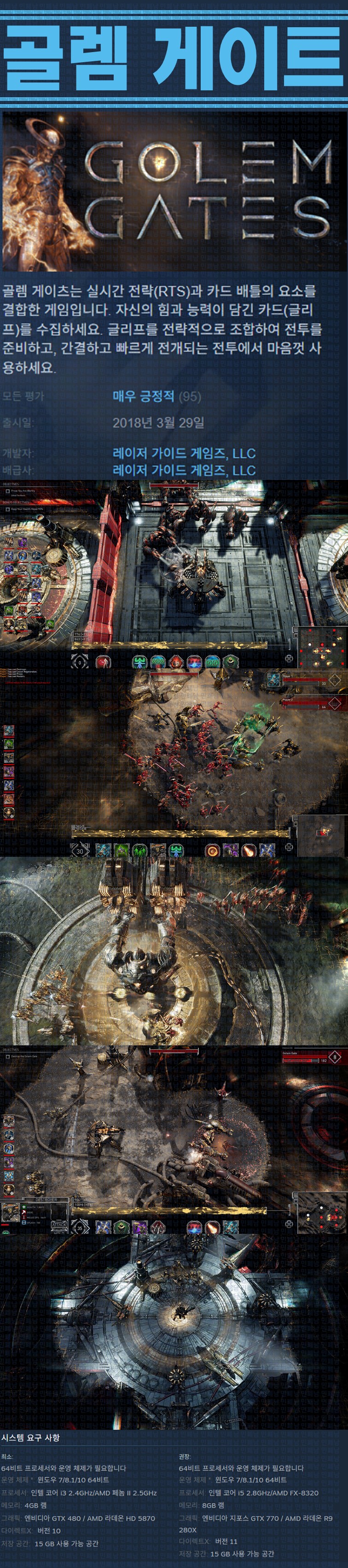
Task: Open the developer link beside 개발자
Action: [184, 453]
